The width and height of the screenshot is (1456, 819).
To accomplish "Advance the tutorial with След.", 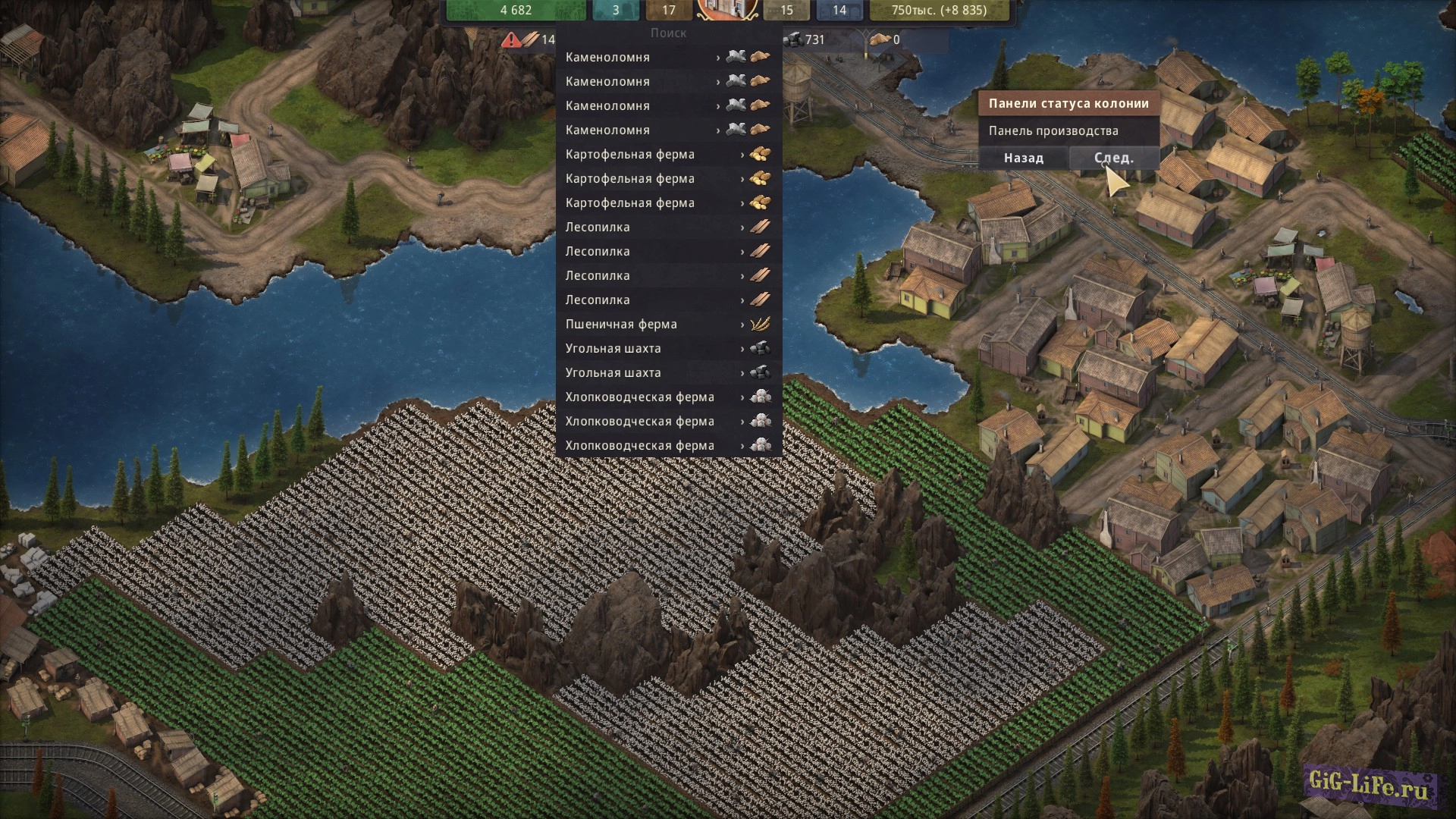I will (1113, 158).
